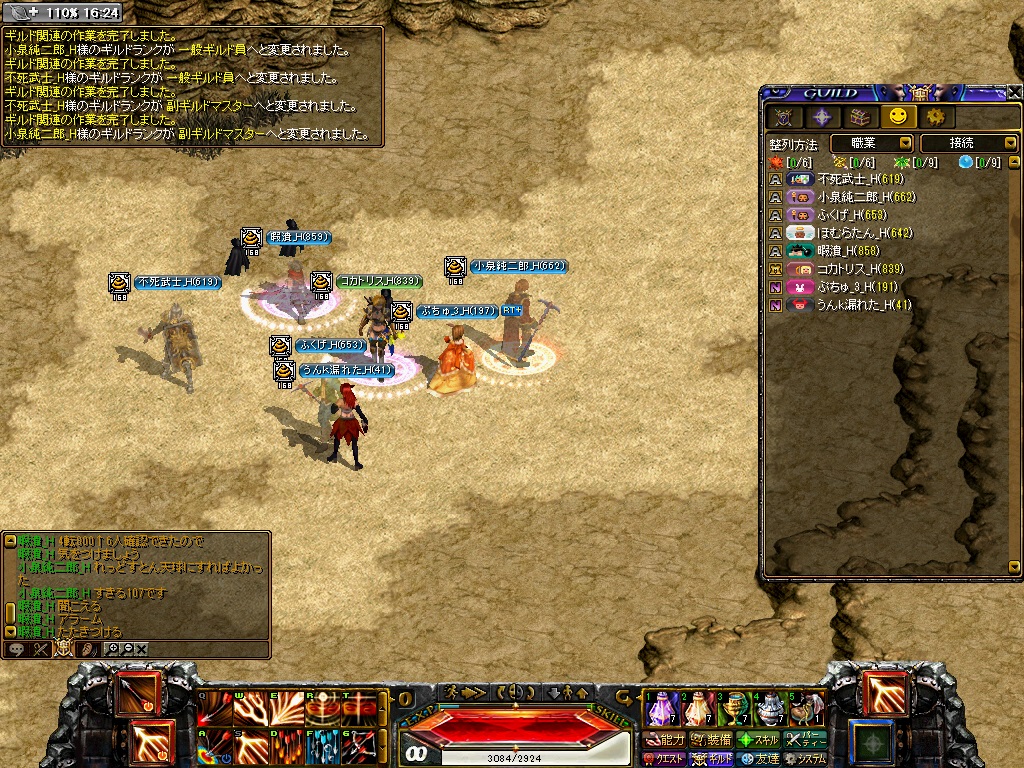Open the スキル (skills) menu

[758, 740]
